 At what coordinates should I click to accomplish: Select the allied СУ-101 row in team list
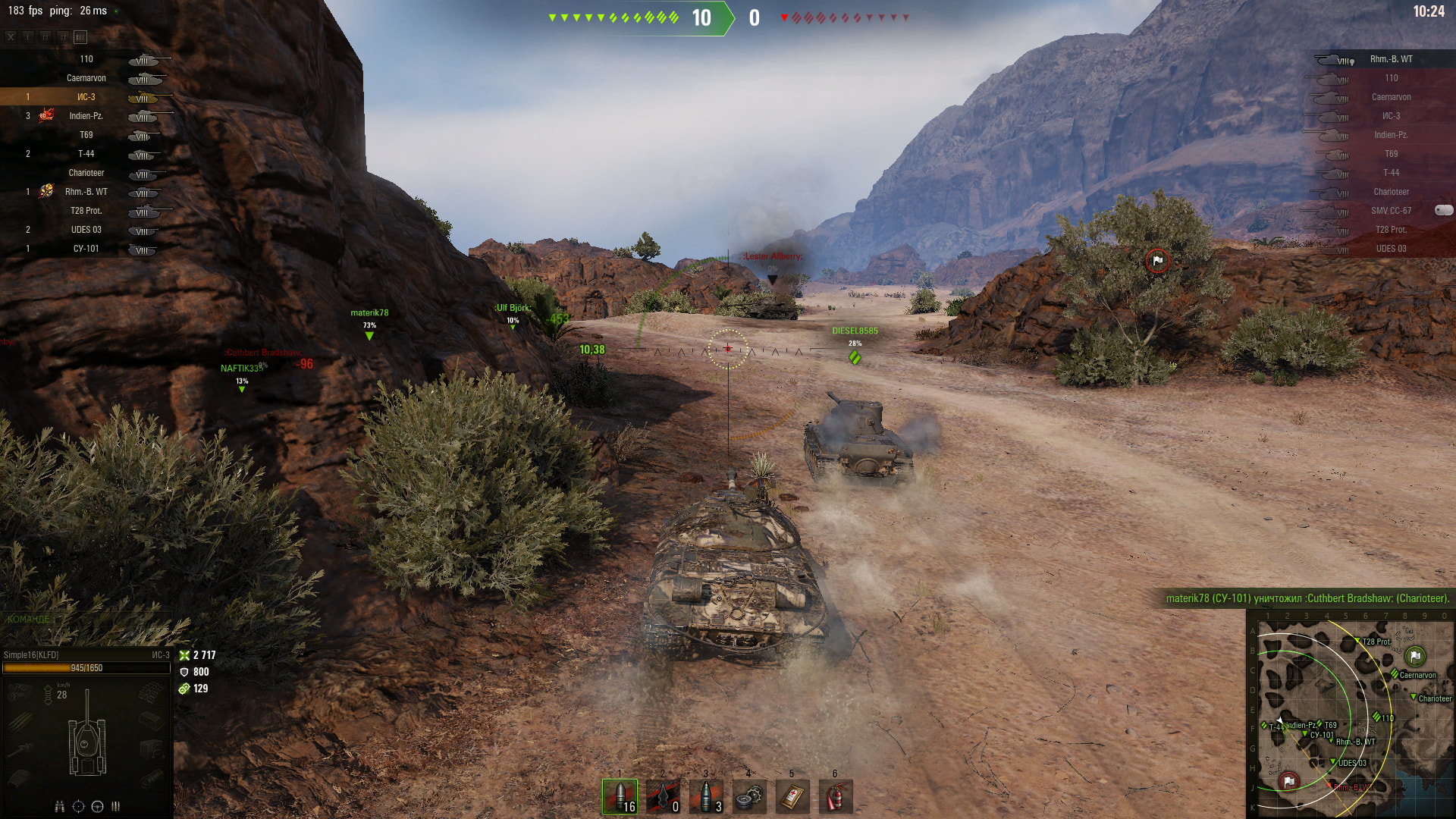click(86, 249)
